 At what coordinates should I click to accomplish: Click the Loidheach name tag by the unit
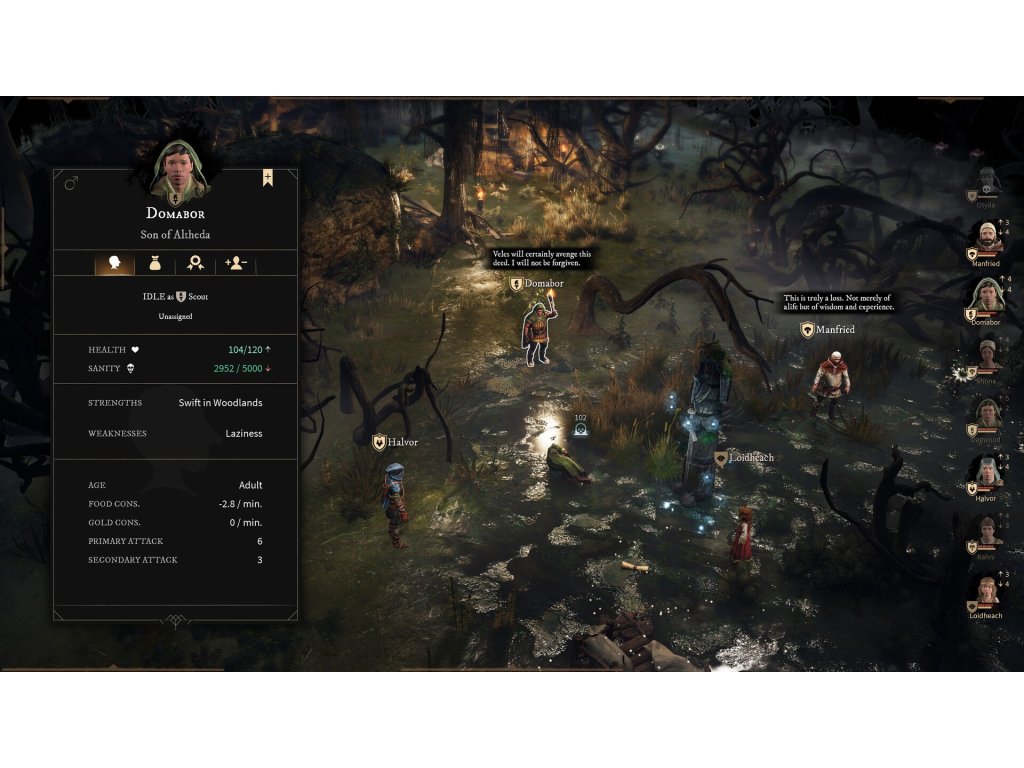pyautogui.click(x=744, y=458)
